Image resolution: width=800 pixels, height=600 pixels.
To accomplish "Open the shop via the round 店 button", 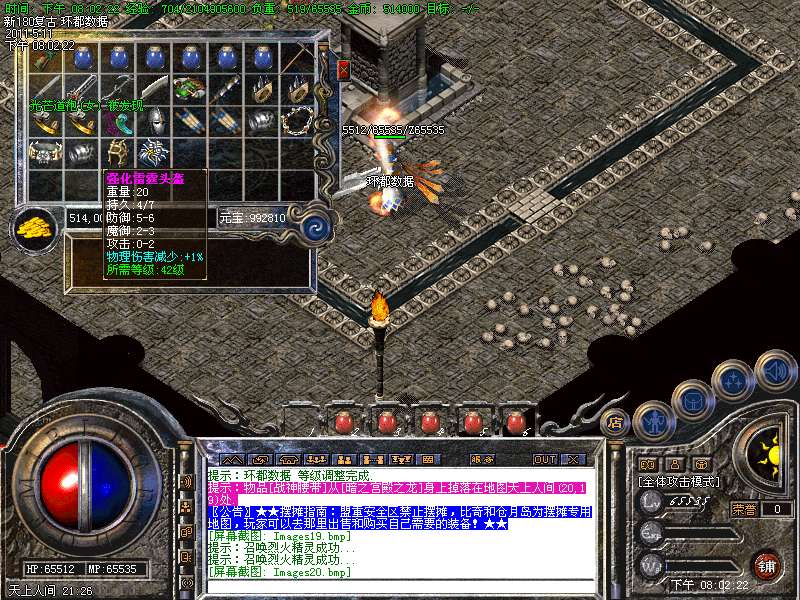I will click(615, 422).
